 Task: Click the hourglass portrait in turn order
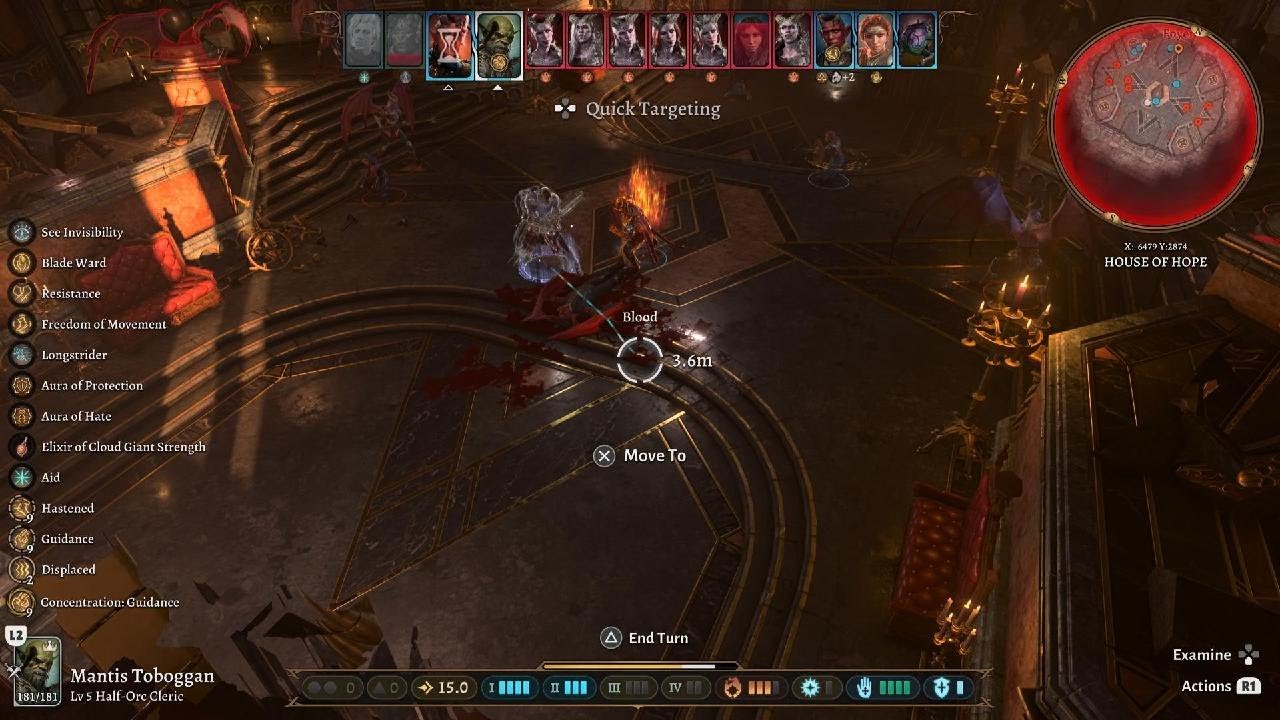(450, 46)
